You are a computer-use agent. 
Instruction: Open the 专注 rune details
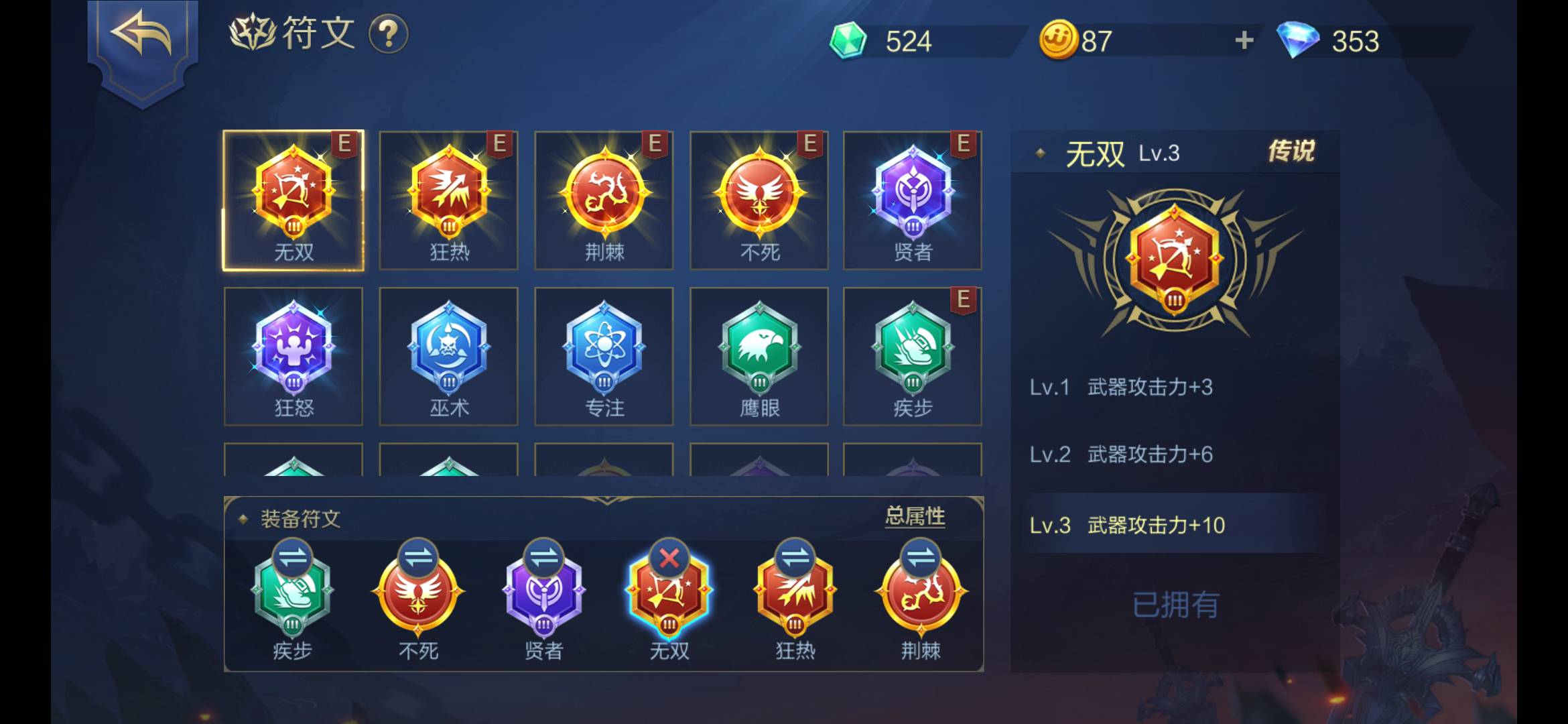click(x=603, y=355)
